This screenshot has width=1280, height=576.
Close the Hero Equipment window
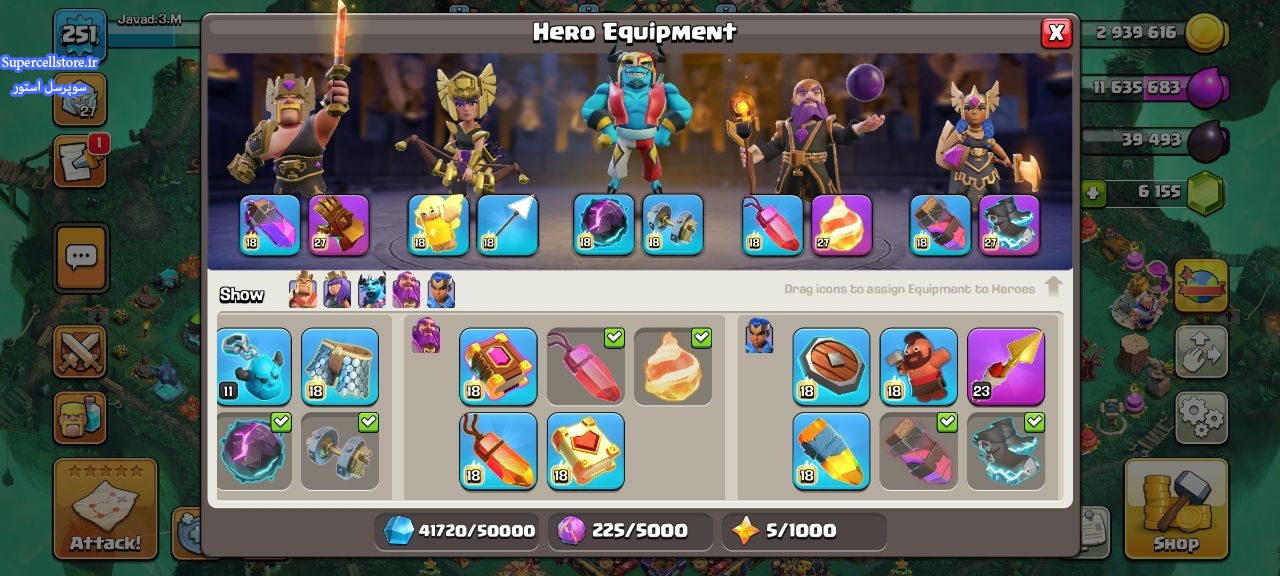coord(1055,33)
